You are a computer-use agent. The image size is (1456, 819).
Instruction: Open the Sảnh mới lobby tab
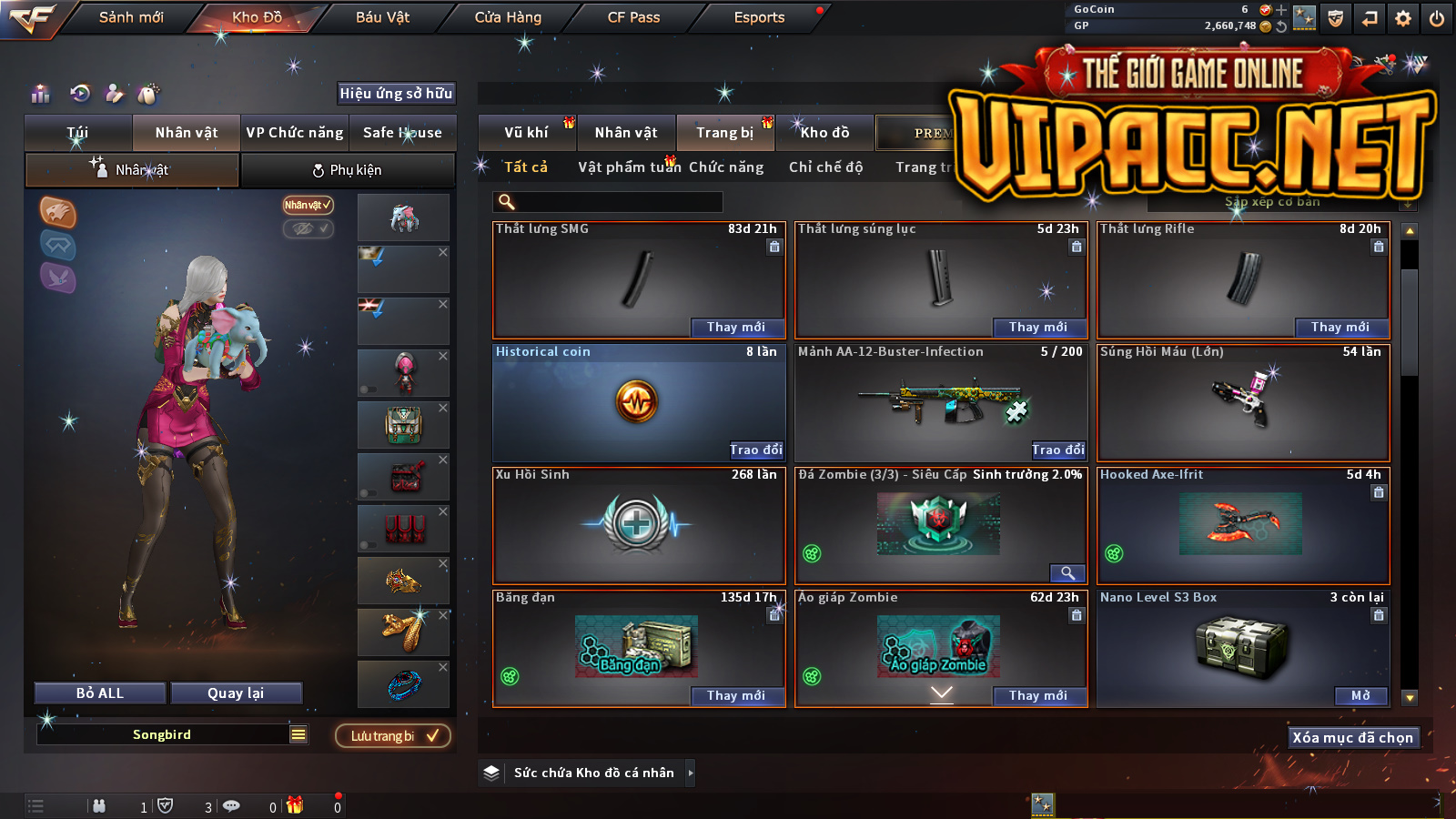pyautogui.click(x=131, y=17)
